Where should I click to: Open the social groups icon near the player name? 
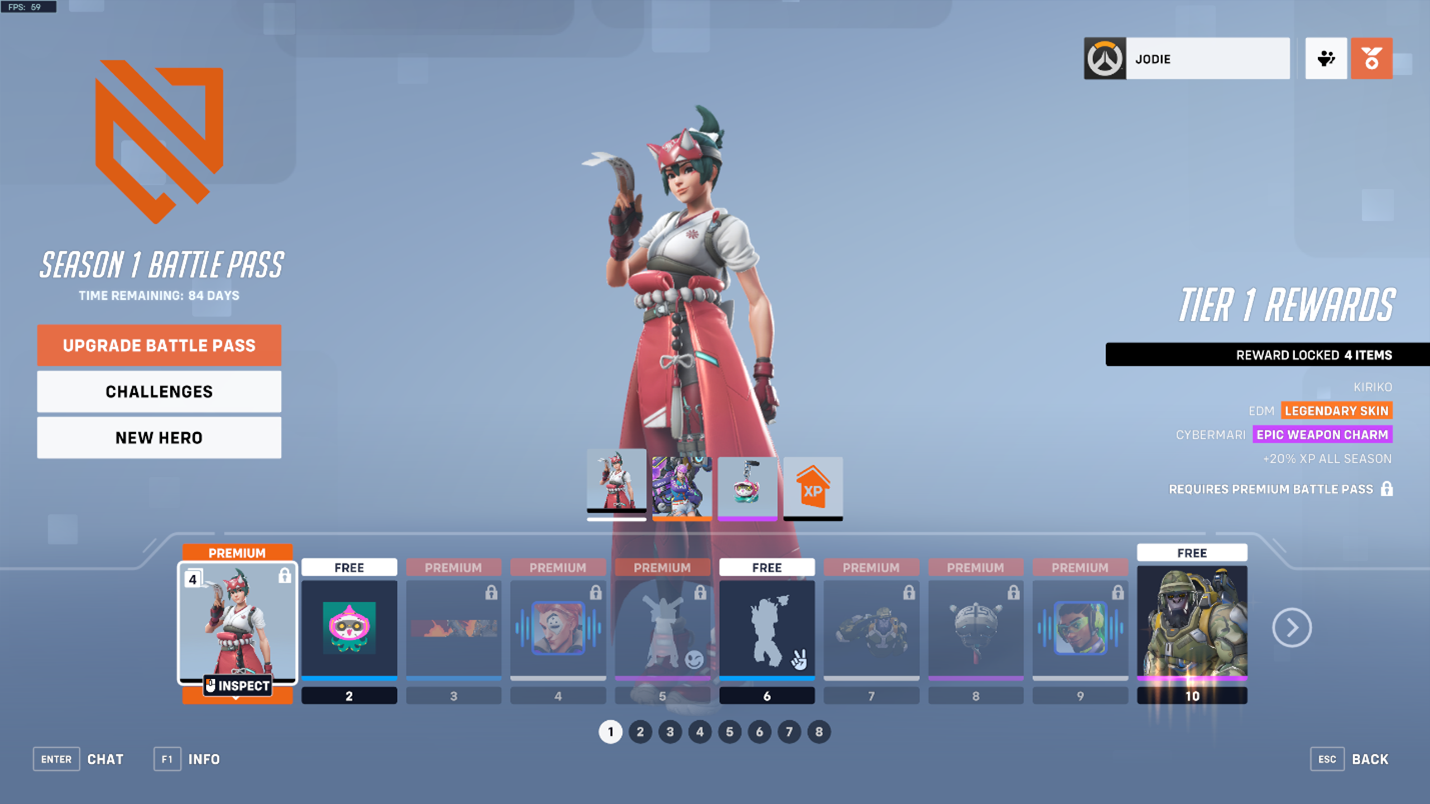pyautogui.click(x=1326, y=58)
